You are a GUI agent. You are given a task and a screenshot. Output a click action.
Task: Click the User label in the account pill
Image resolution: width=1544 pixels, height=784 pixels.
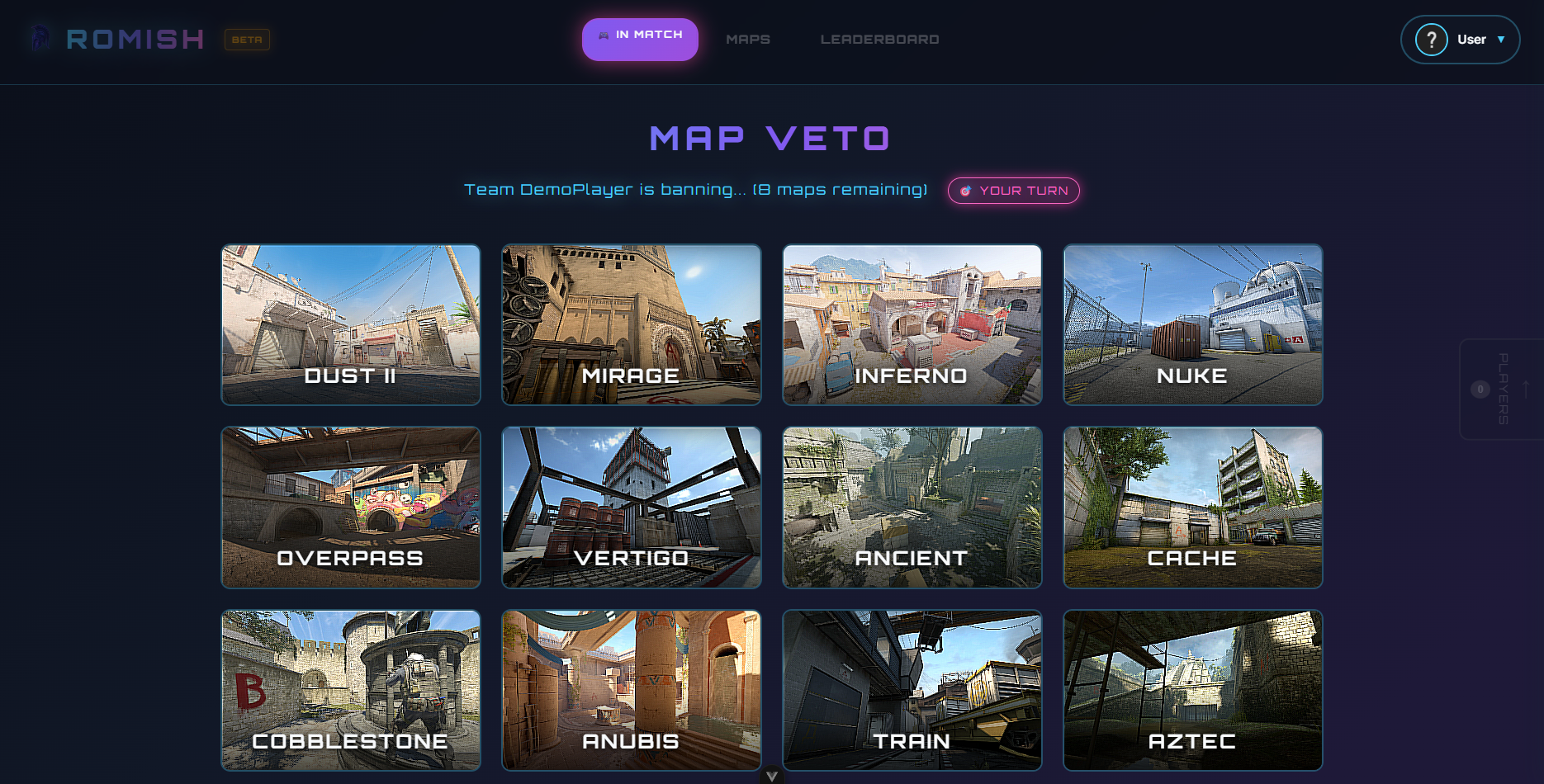tap(1472, 39)
